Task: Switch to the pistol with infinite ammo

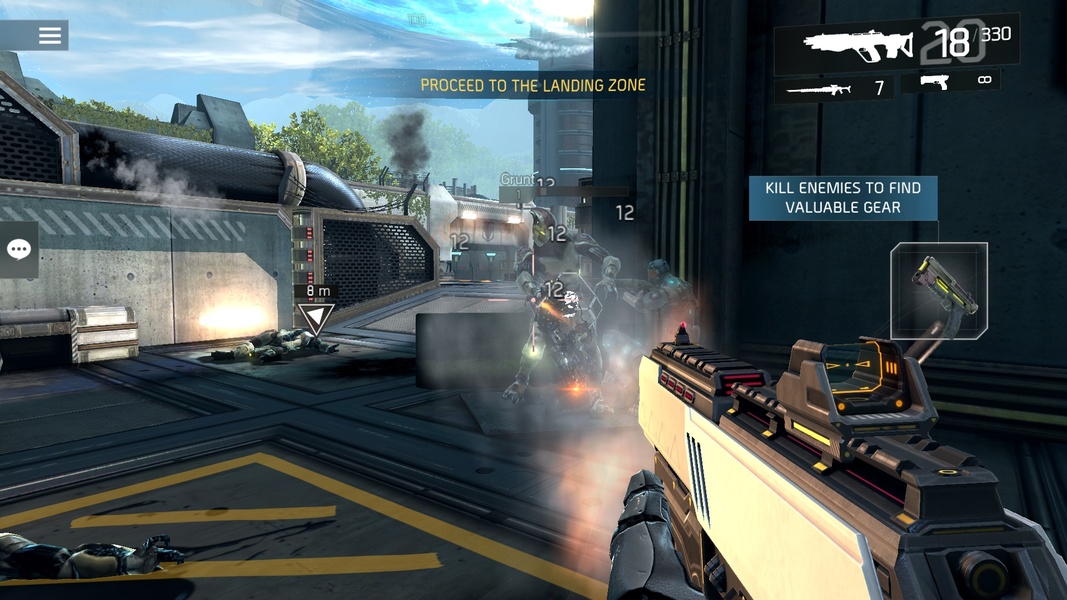Action: 951,82
